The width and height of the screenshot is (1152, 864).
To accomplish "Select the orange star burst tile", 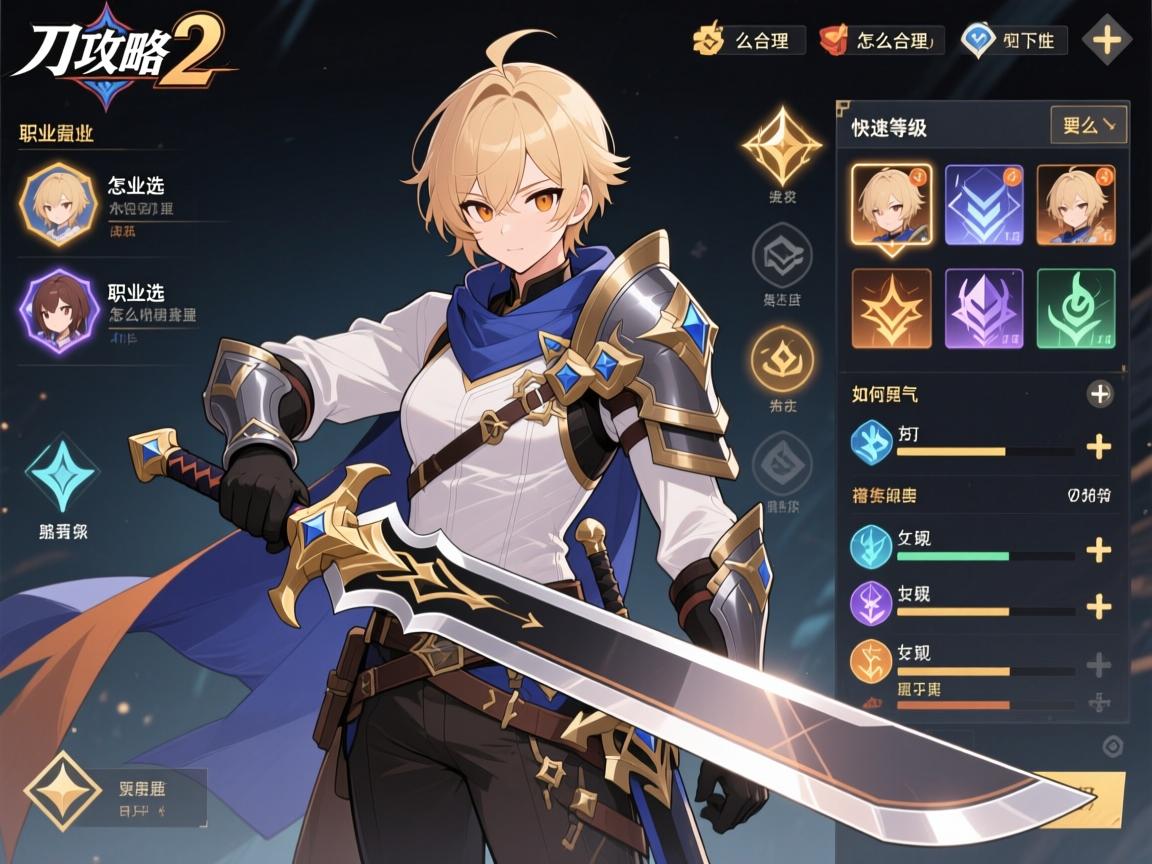I will coord(891,308).
